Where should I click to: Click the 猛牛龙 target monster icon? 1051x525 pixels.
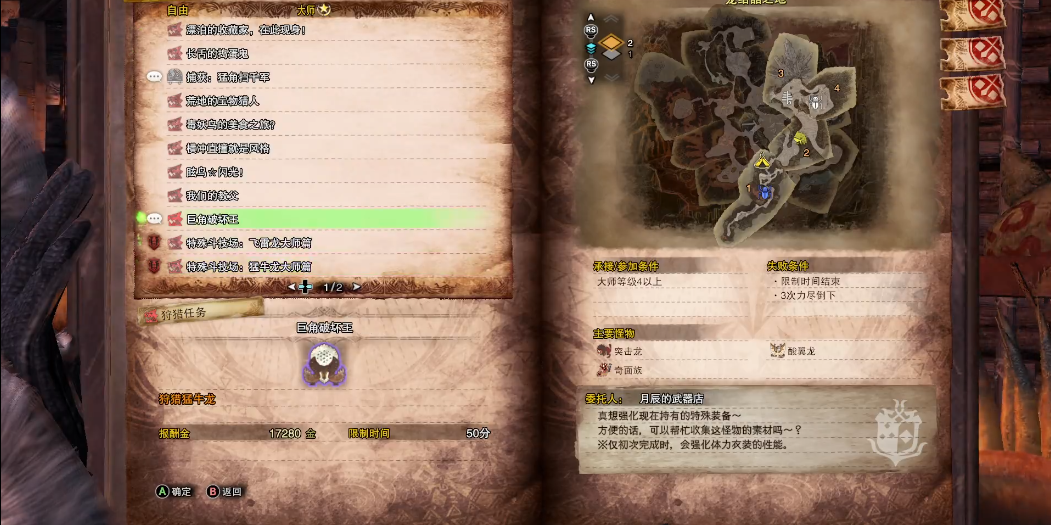(324, 365)
